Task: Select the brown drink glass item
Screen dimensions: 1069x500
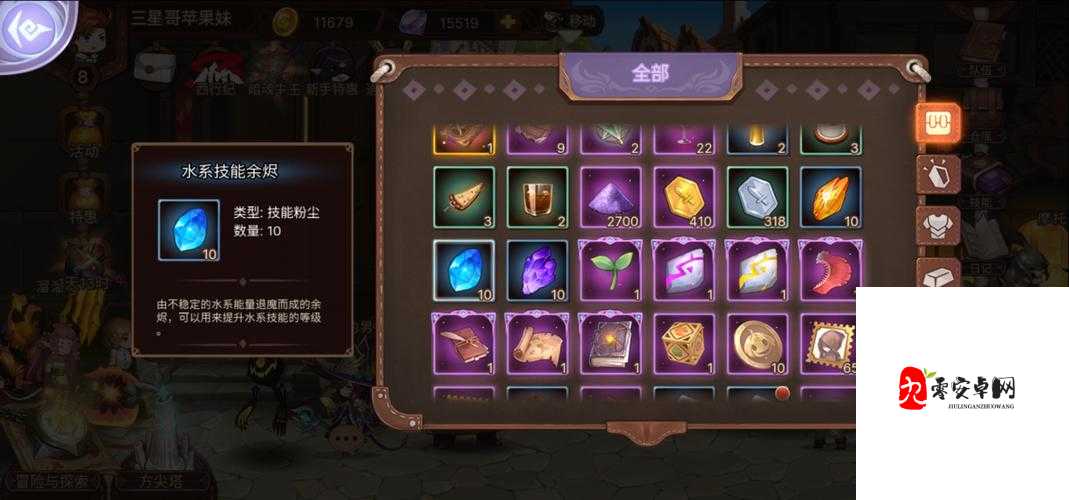Action: tap(537, 196)
